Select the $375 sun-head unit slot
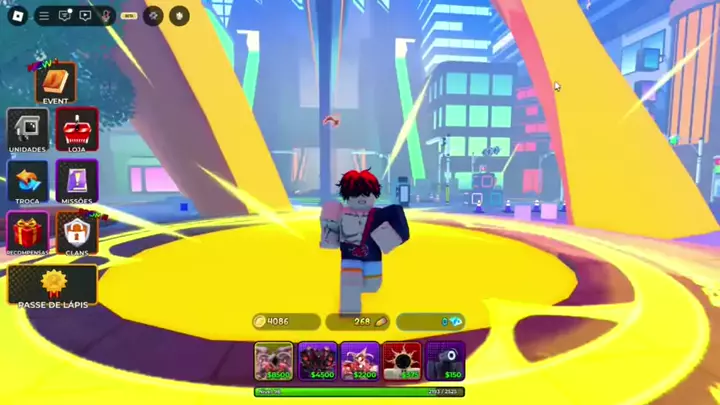This screenshot has width=720, height=405. click(402, 362)
